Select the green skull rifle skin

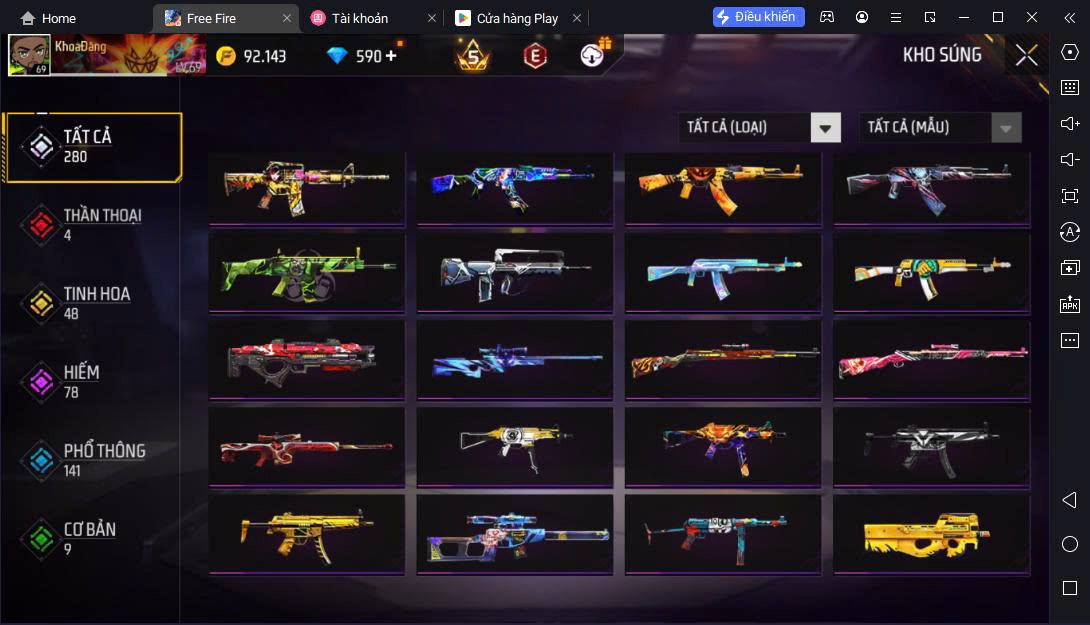click(306, 272)
